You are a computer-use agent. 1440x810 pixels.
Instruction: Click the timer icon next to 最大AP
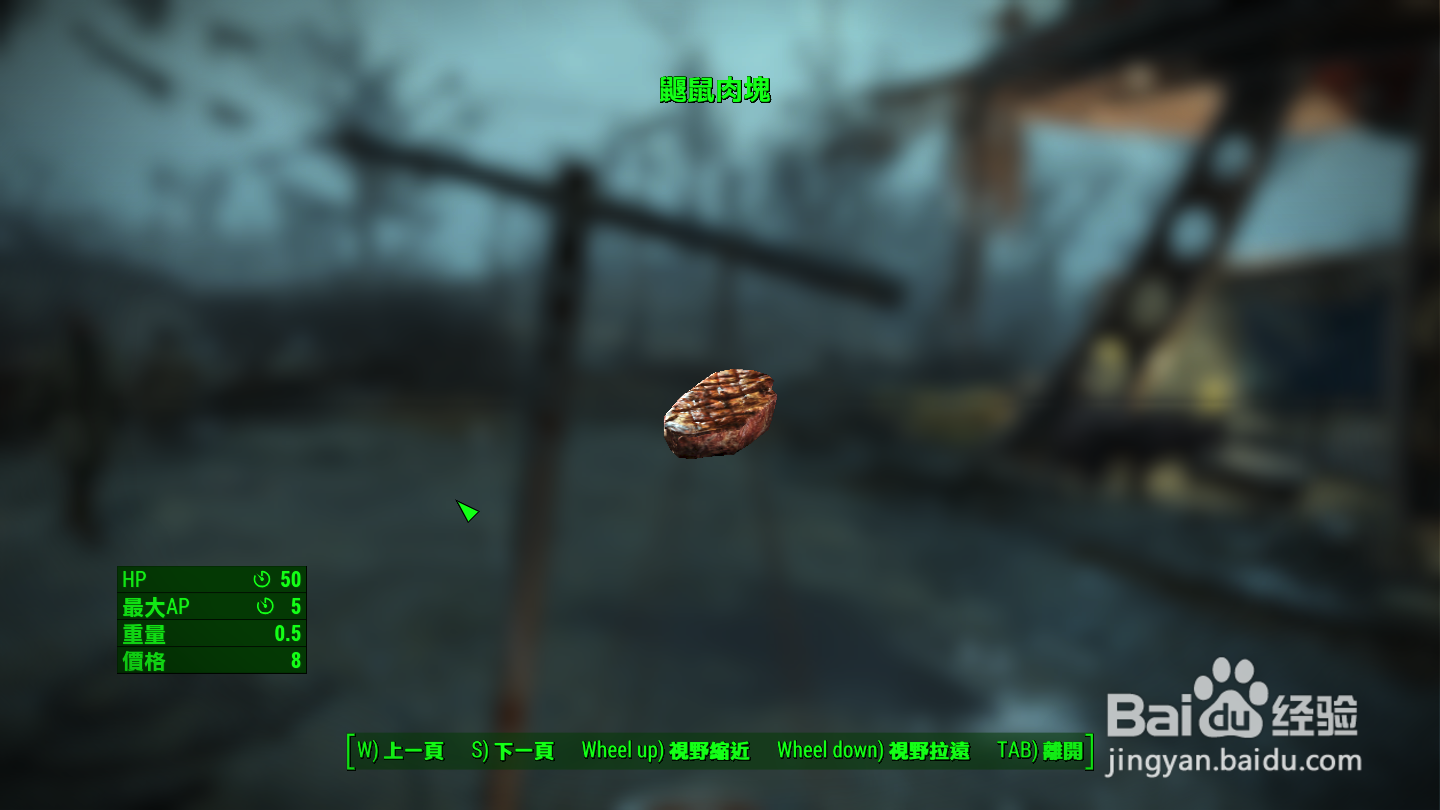[265, 606]
